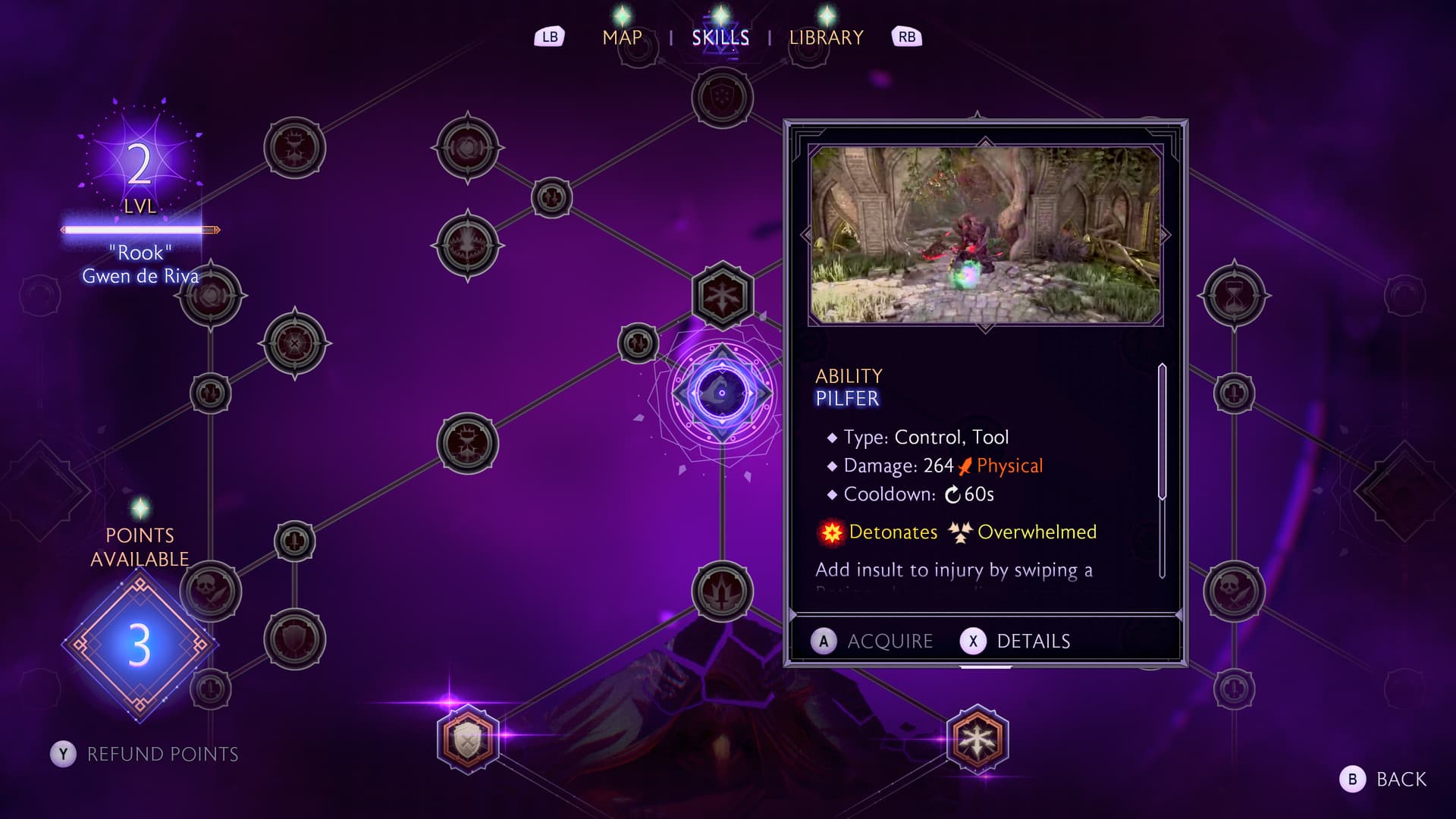Open the Library tab
Viewport: 1456px width, 819px height.
point(826,37)
